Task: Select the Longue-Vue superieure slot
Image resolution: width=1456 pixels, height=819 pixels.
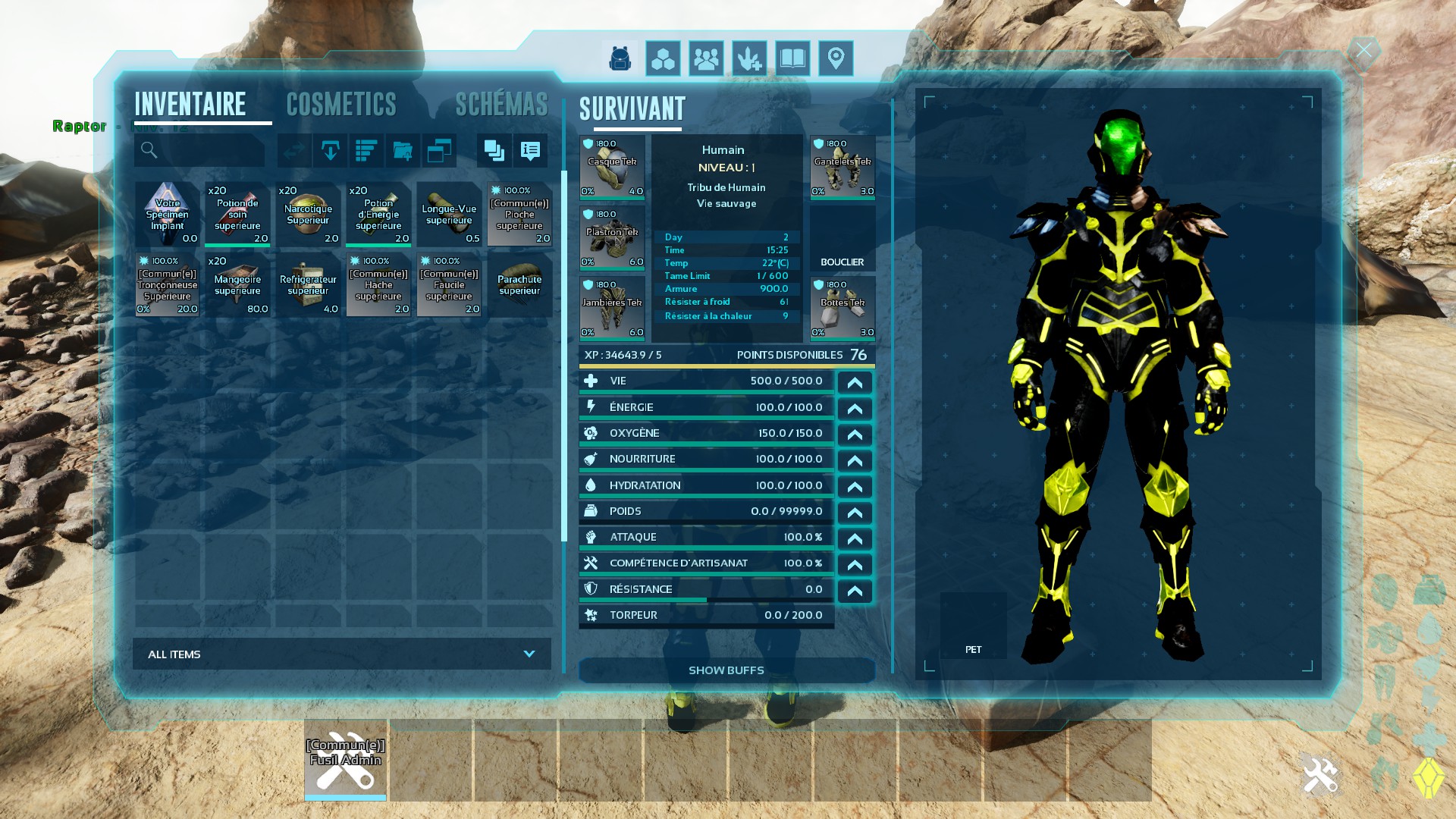Action: click(x=449, y=215)
